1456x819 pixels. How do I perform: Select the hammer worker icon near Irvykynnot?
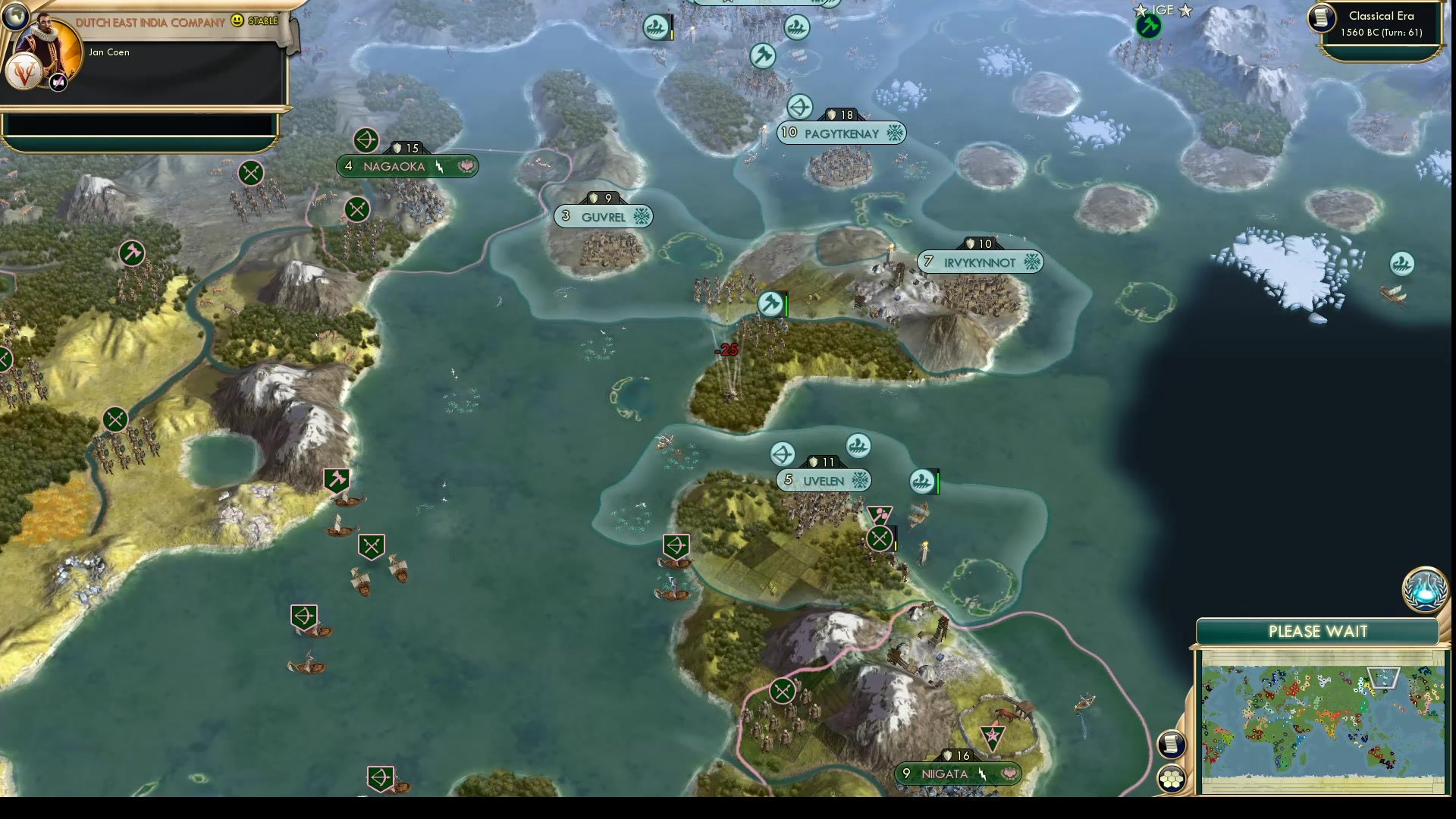click(768, 303)
